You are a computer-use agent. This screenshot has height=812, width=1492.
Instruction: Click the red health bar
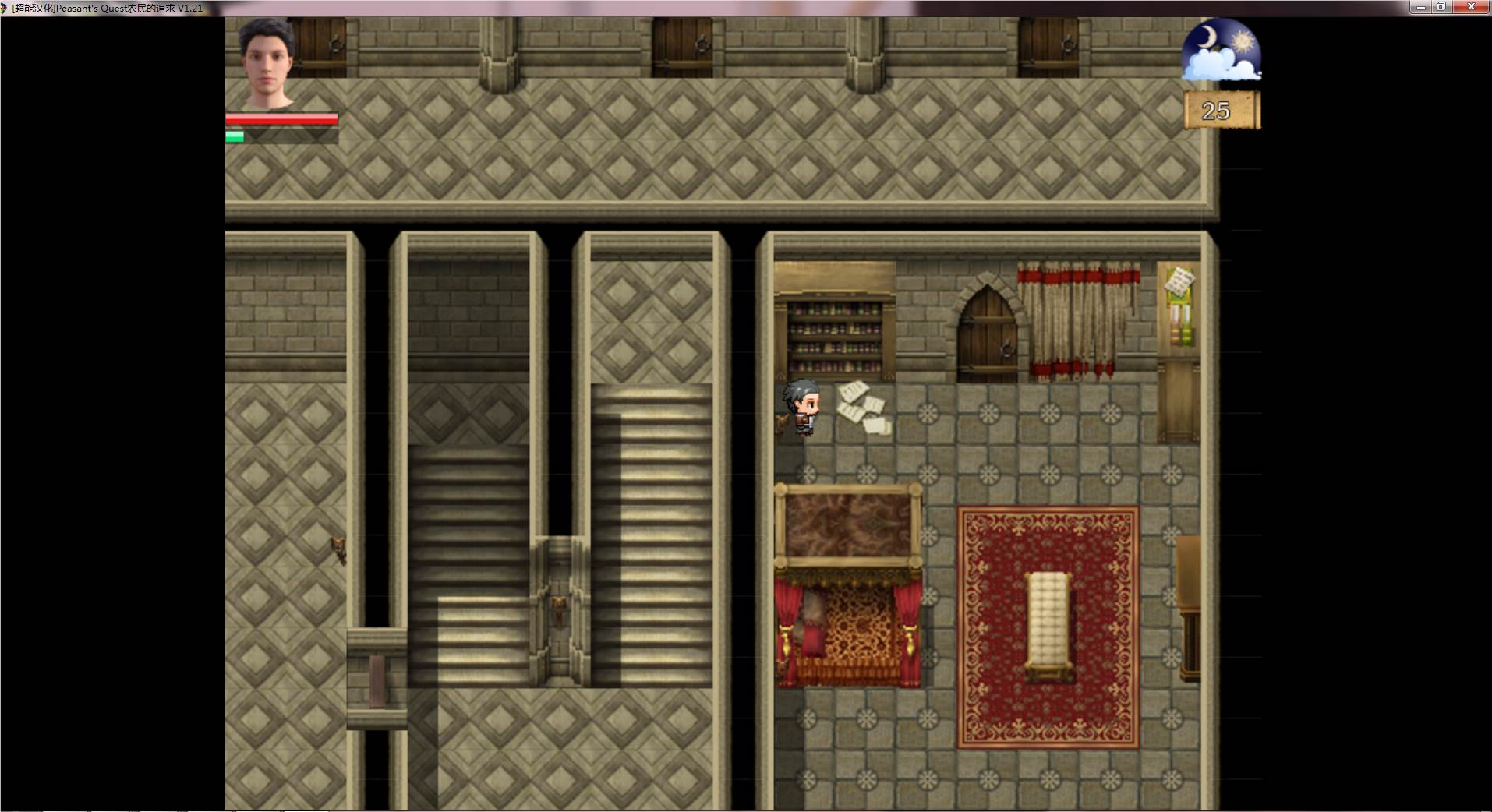(x=281, y=118)
